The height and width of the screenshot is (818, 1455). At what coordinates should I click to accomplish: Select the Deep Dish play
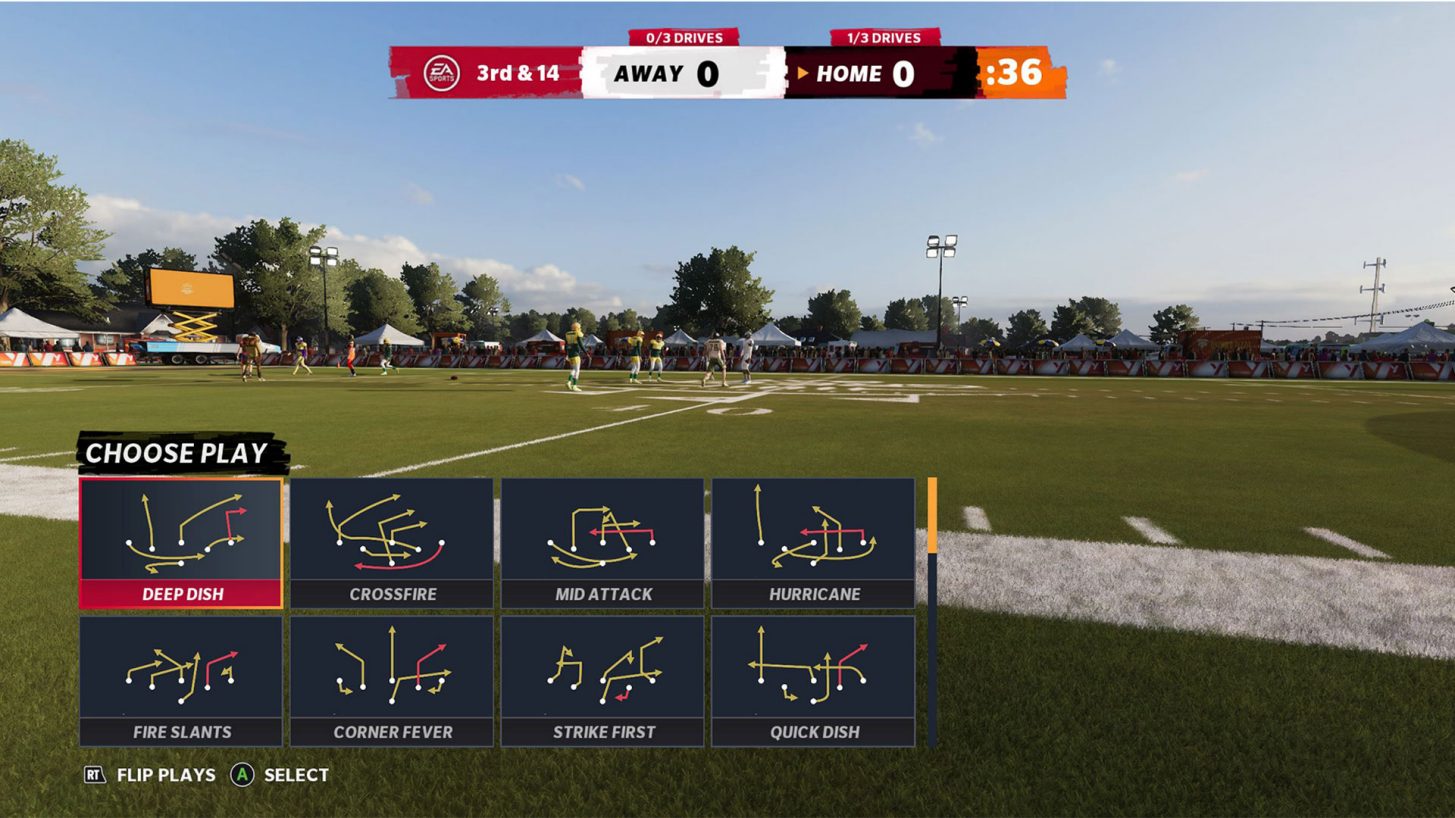pos(181,543)
